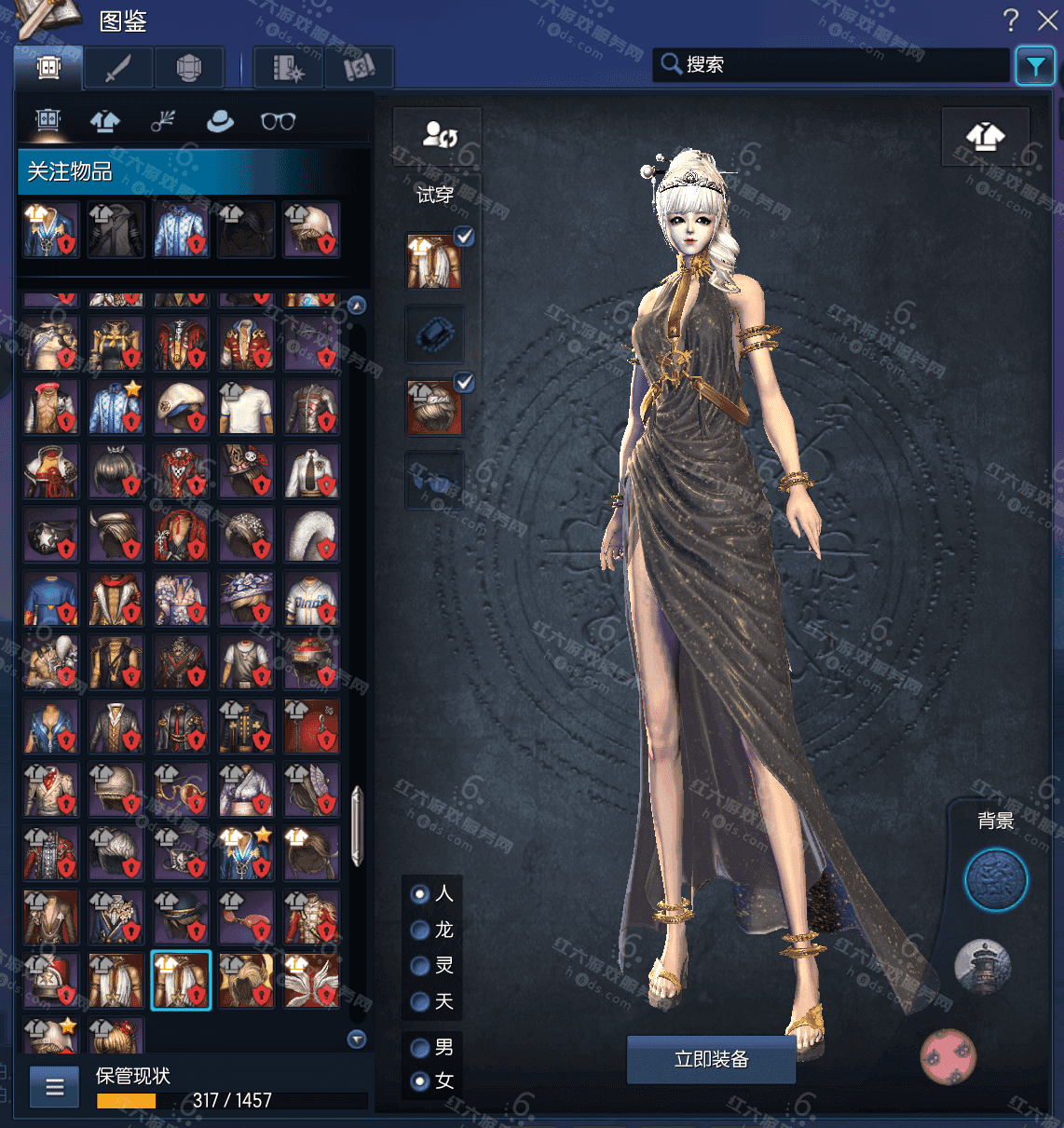Choose the 人 race option
Image resolution: width=1064 pixels, height=1128 pixels.
coord(420,894)
